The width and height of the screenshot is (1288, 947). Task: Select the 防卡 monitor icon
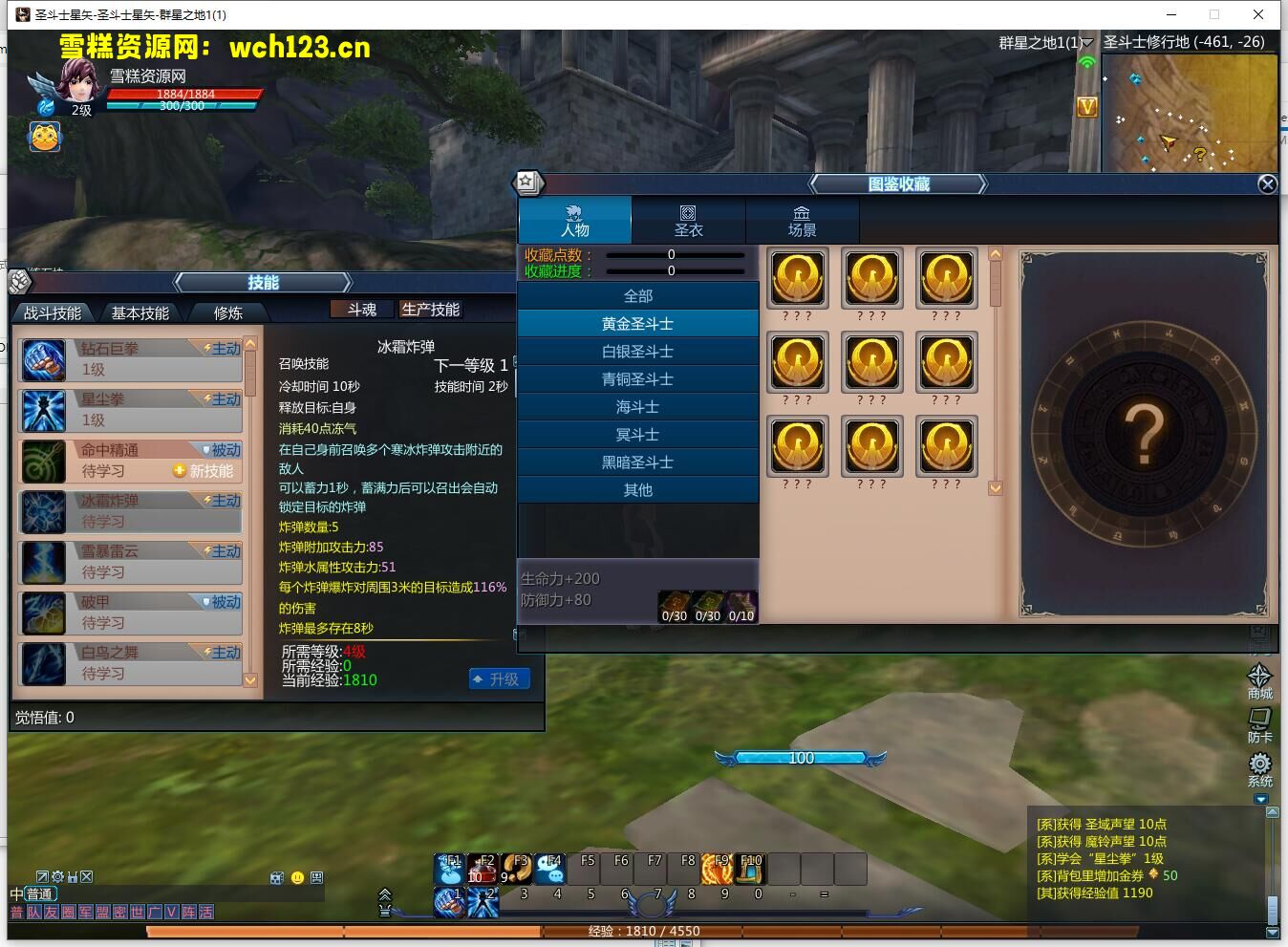click(x=1259, y=719)
